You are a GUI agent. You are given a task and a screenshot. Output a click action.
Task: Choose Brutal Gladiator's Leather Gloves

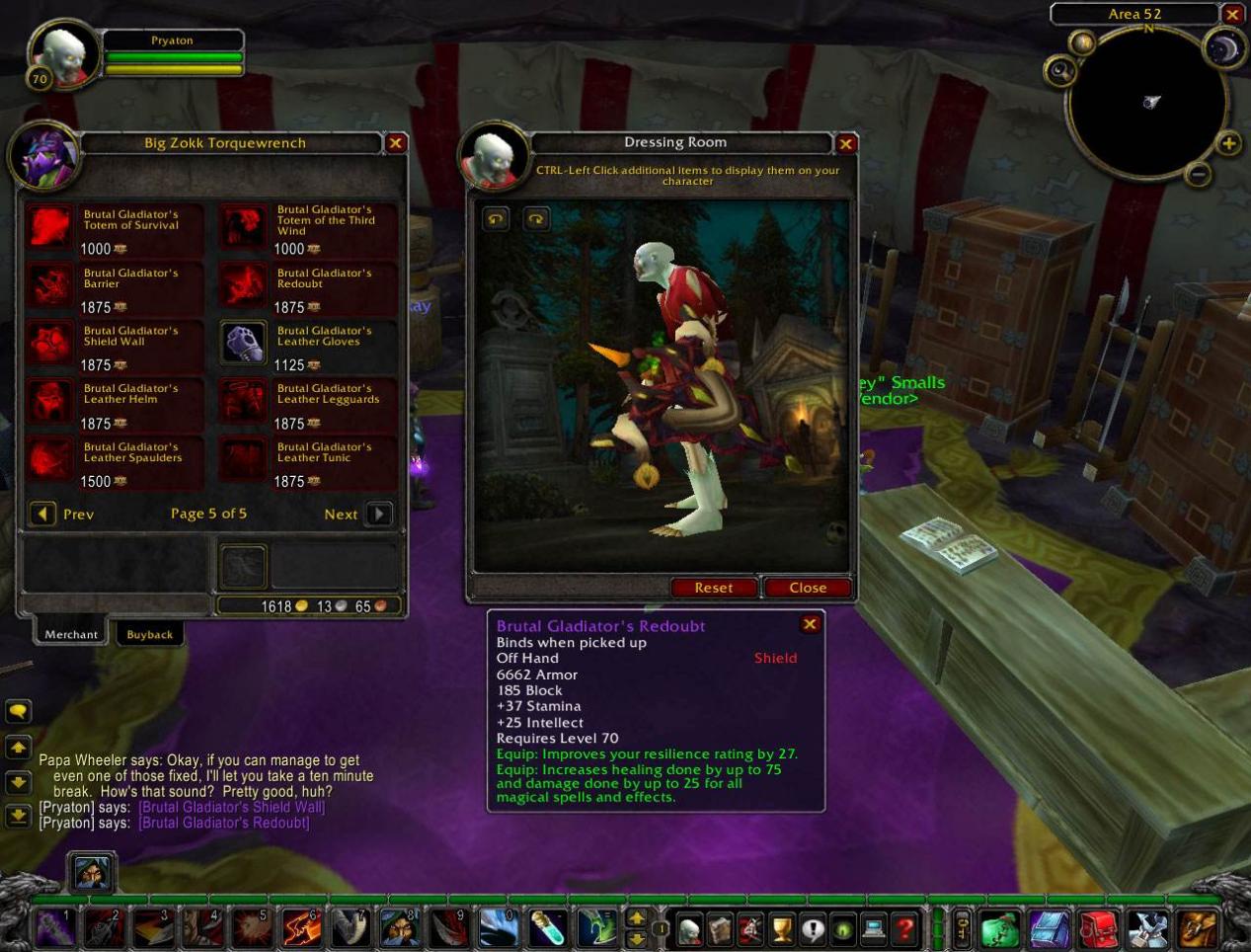[243, 343]
